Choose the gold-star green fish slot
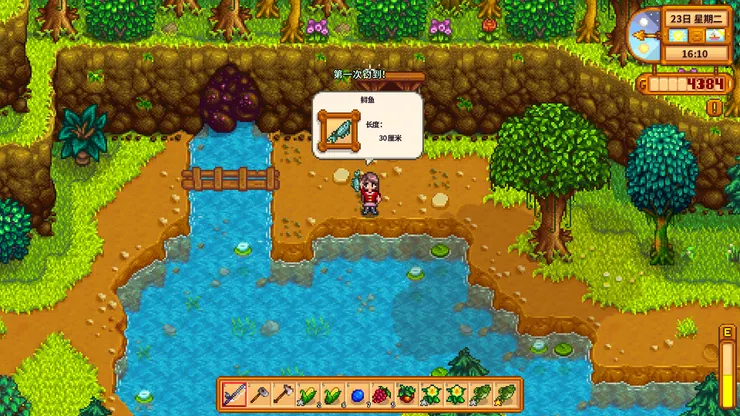The width and height of the screenshot is (740, 416). [505, 394]
